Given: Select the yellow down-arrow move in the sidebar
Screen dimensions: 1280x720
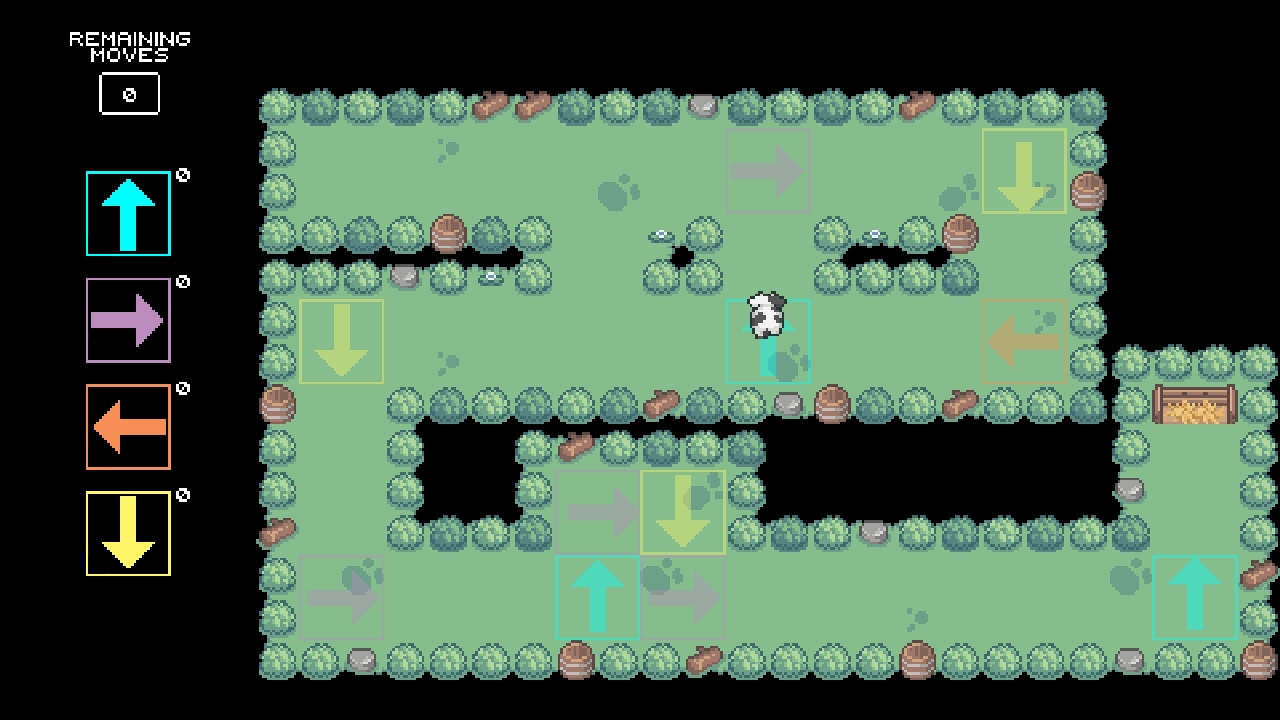Looking at the screenshot, I should [x=128, y=533].
